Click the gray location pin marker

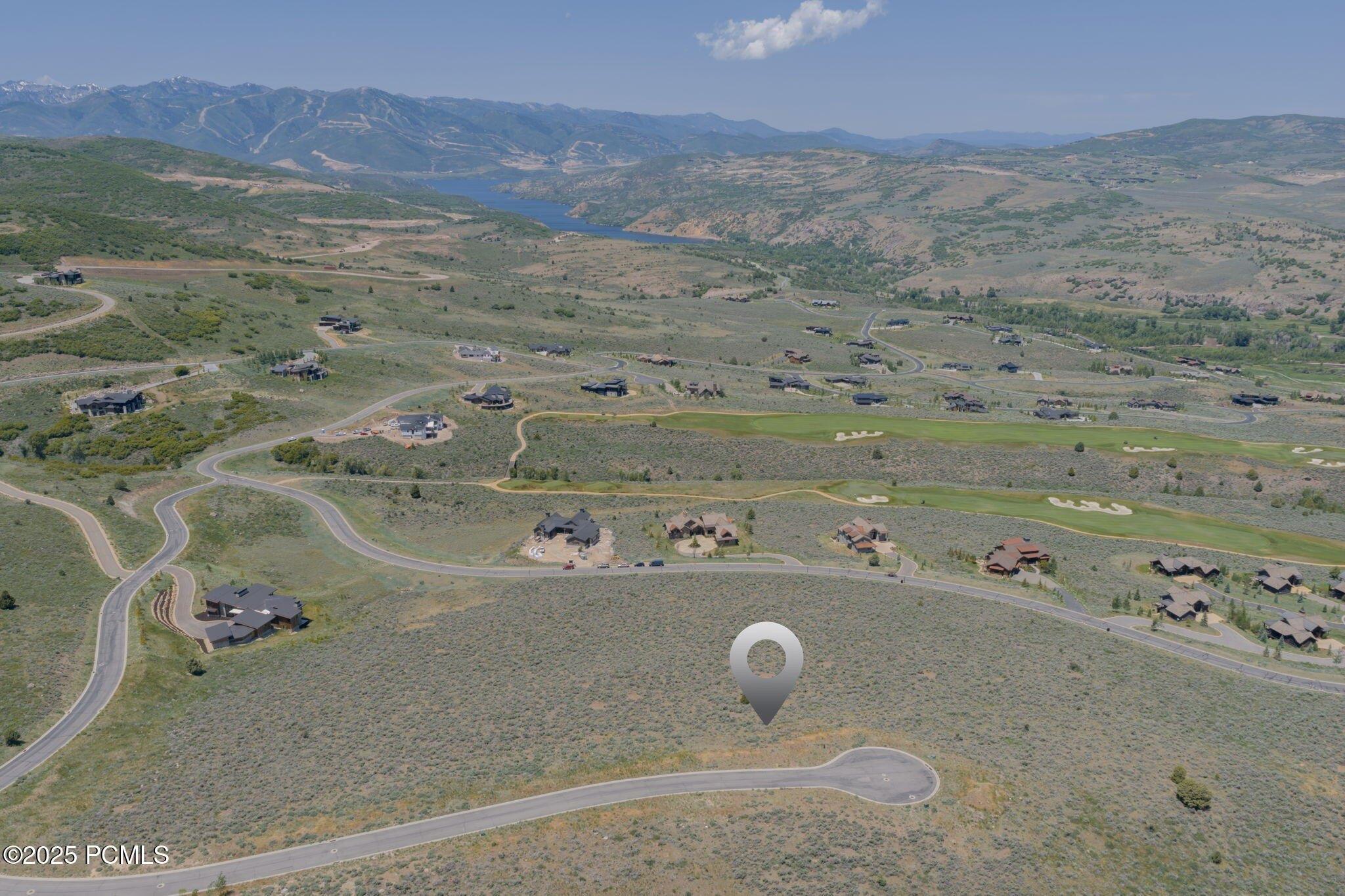coord(766,667)
